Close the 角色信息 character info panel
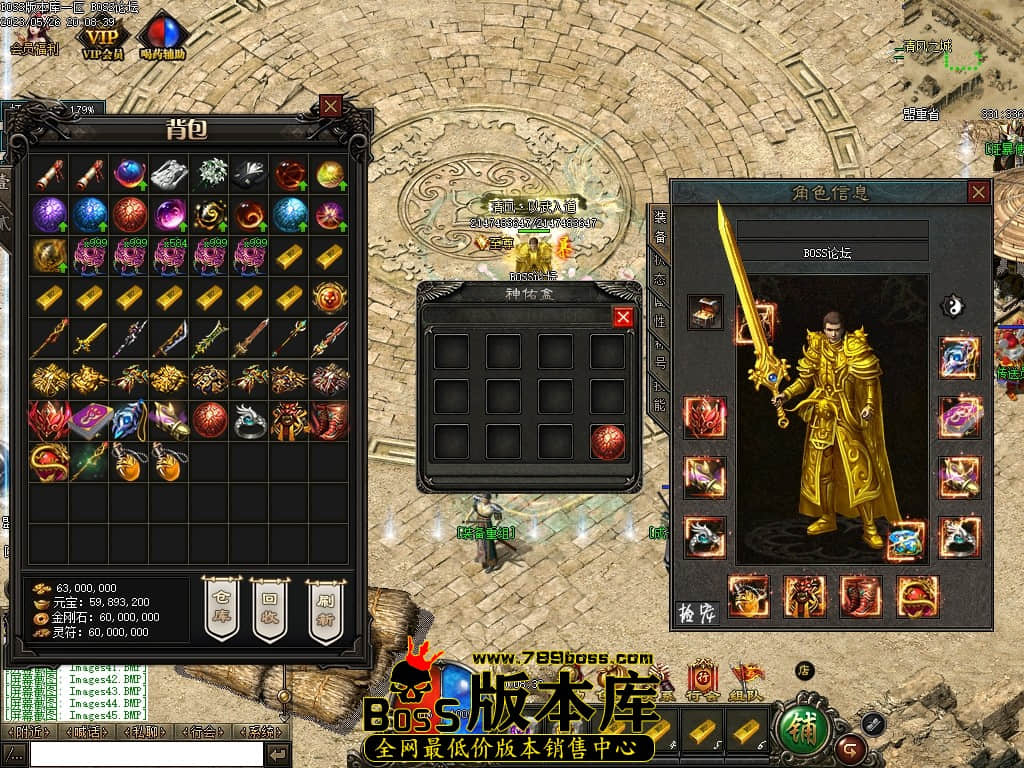 click(978, 192)
